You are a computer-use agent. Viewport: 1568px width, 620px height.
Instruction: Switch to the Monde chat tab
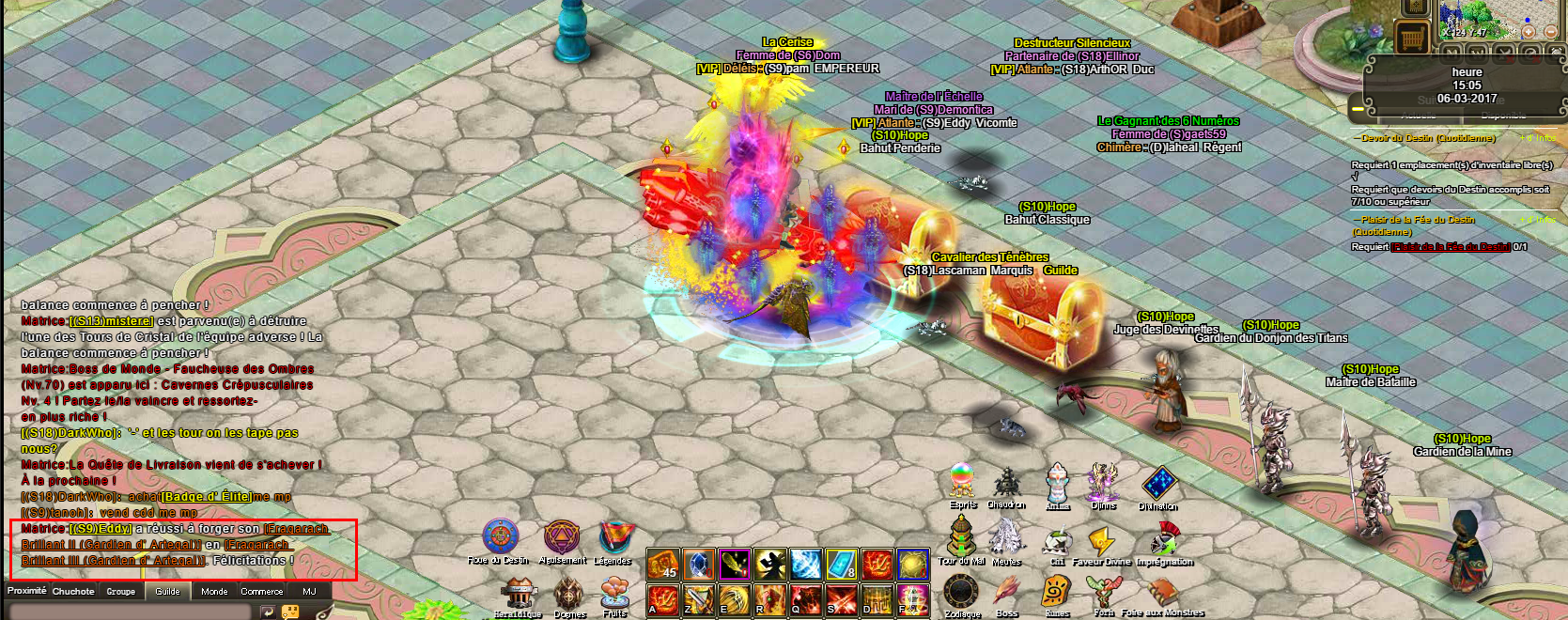214,592
